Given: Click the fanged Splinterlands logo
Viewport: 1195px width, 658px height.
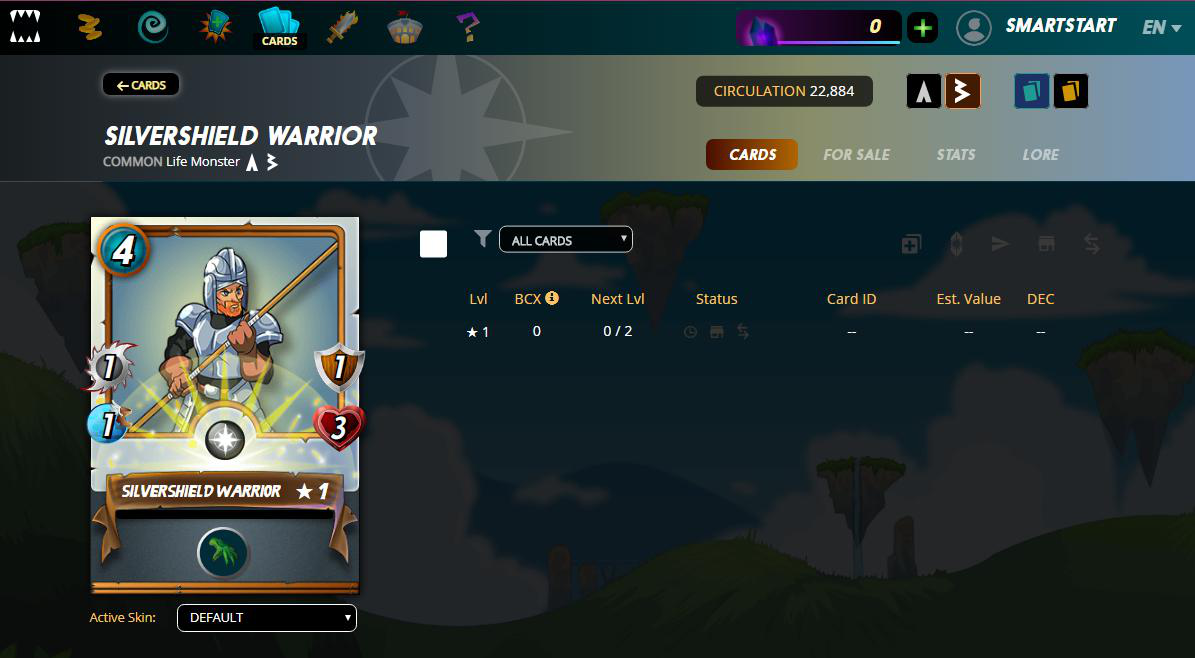Looking at the screenshot, I should (26, 27).
